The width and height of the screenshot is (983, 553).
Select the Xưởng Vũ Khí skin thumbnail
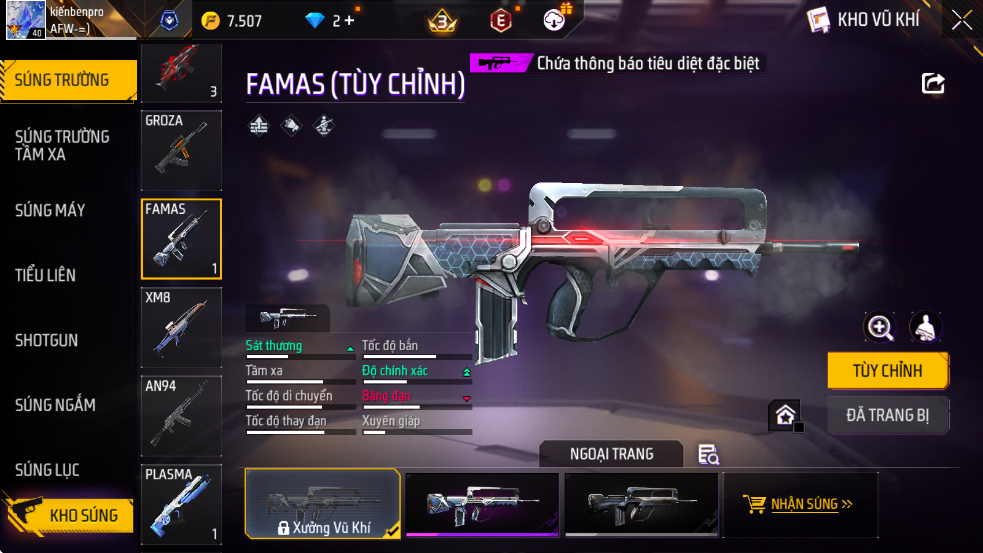322,503
